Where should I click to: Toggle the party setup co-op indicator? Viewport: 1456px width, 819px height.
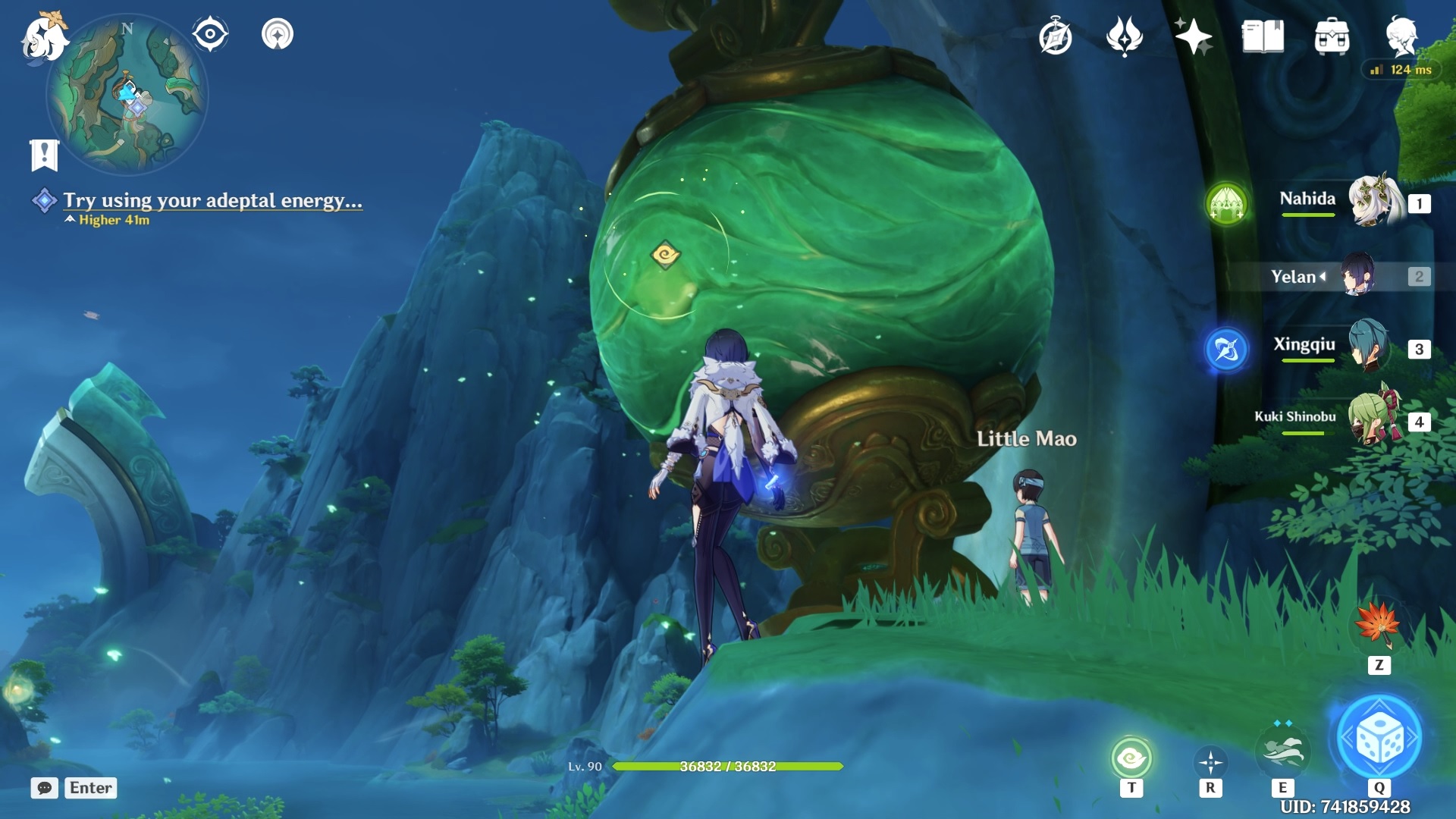[277, 33]
